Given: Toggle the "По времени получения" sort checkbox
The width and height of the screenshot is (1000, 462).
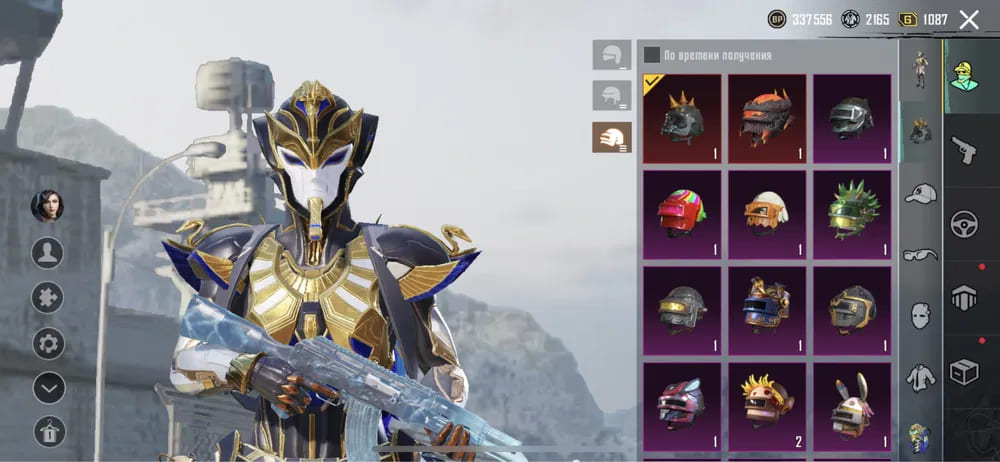Looking at the screenshot, I should click(652, 55).
